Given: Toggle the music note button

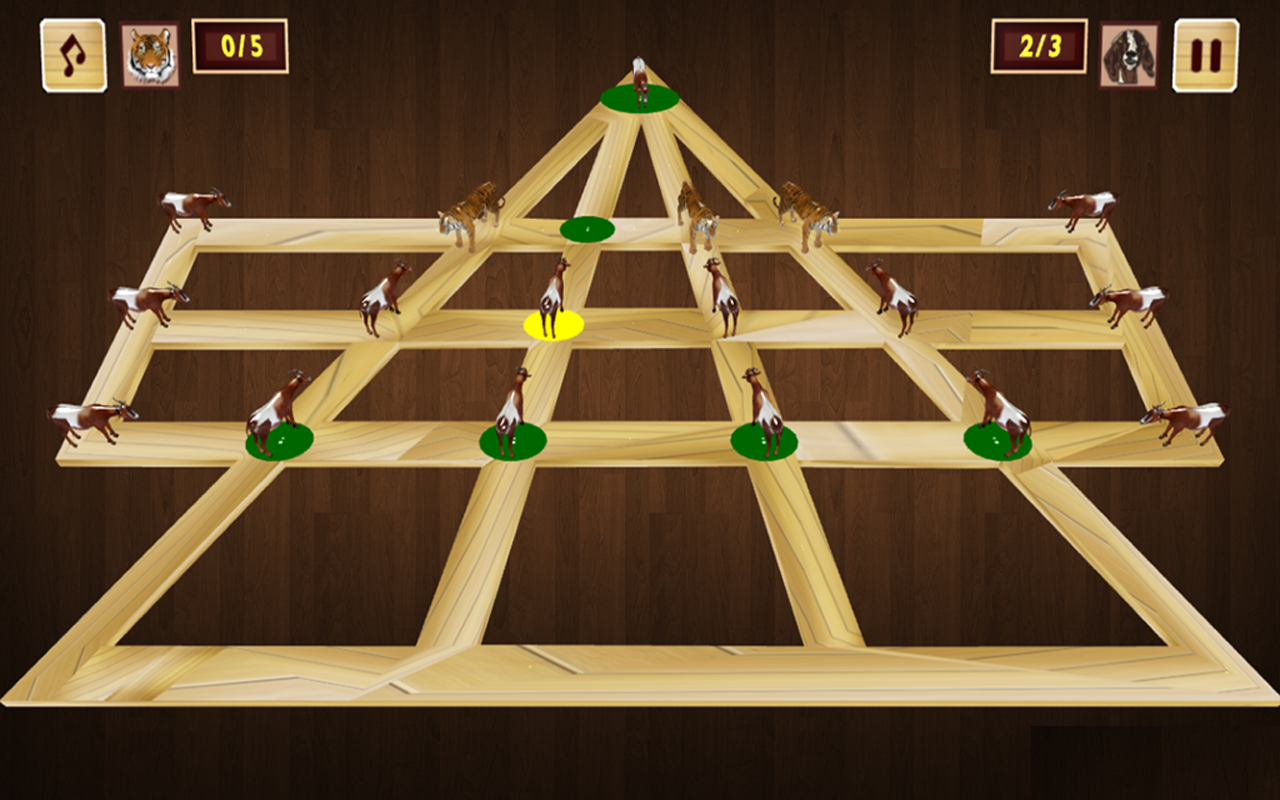Looking at the screenshot, I should pos(73,55).
